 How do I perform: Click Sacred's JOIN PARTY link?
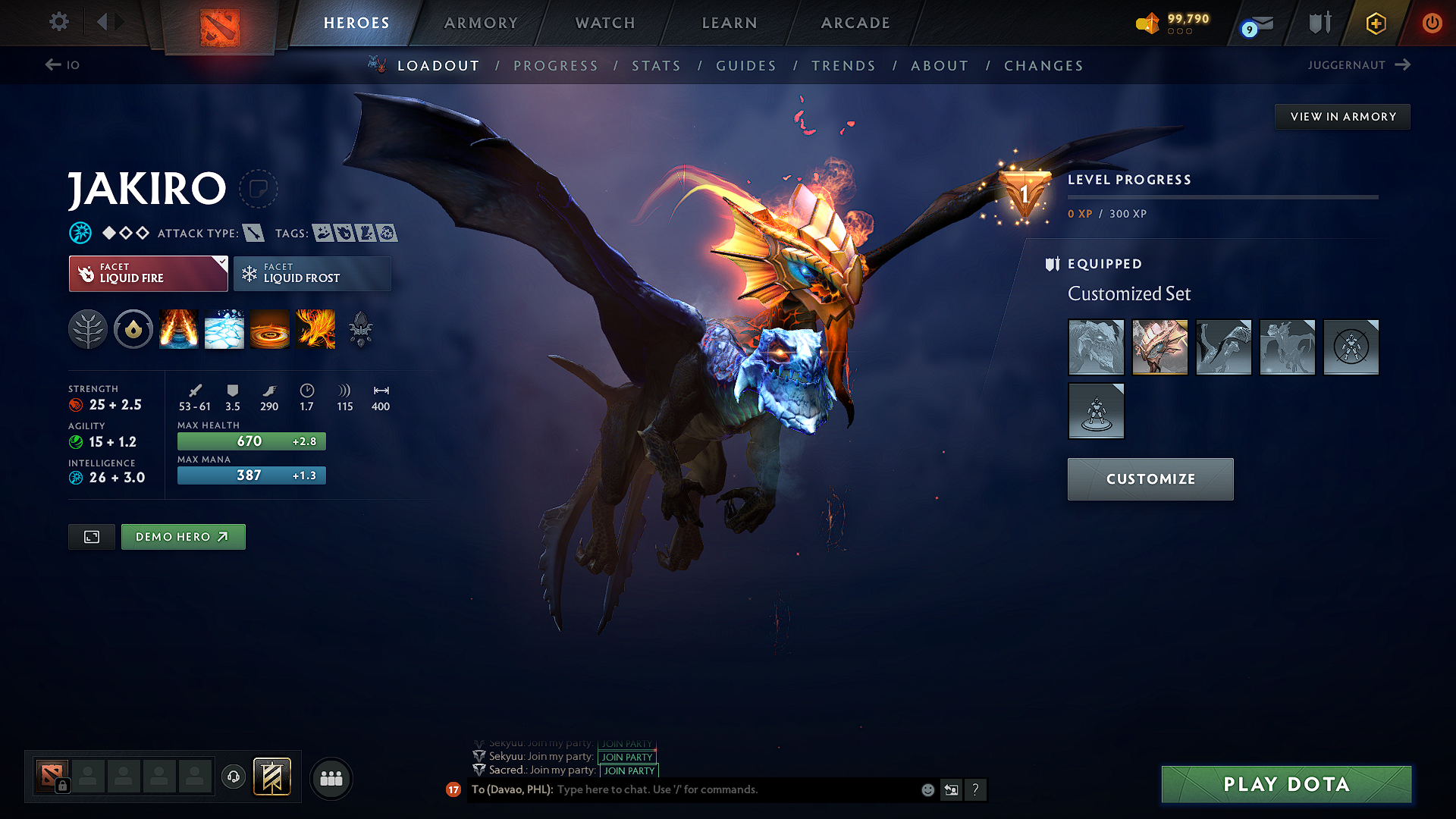628,770
